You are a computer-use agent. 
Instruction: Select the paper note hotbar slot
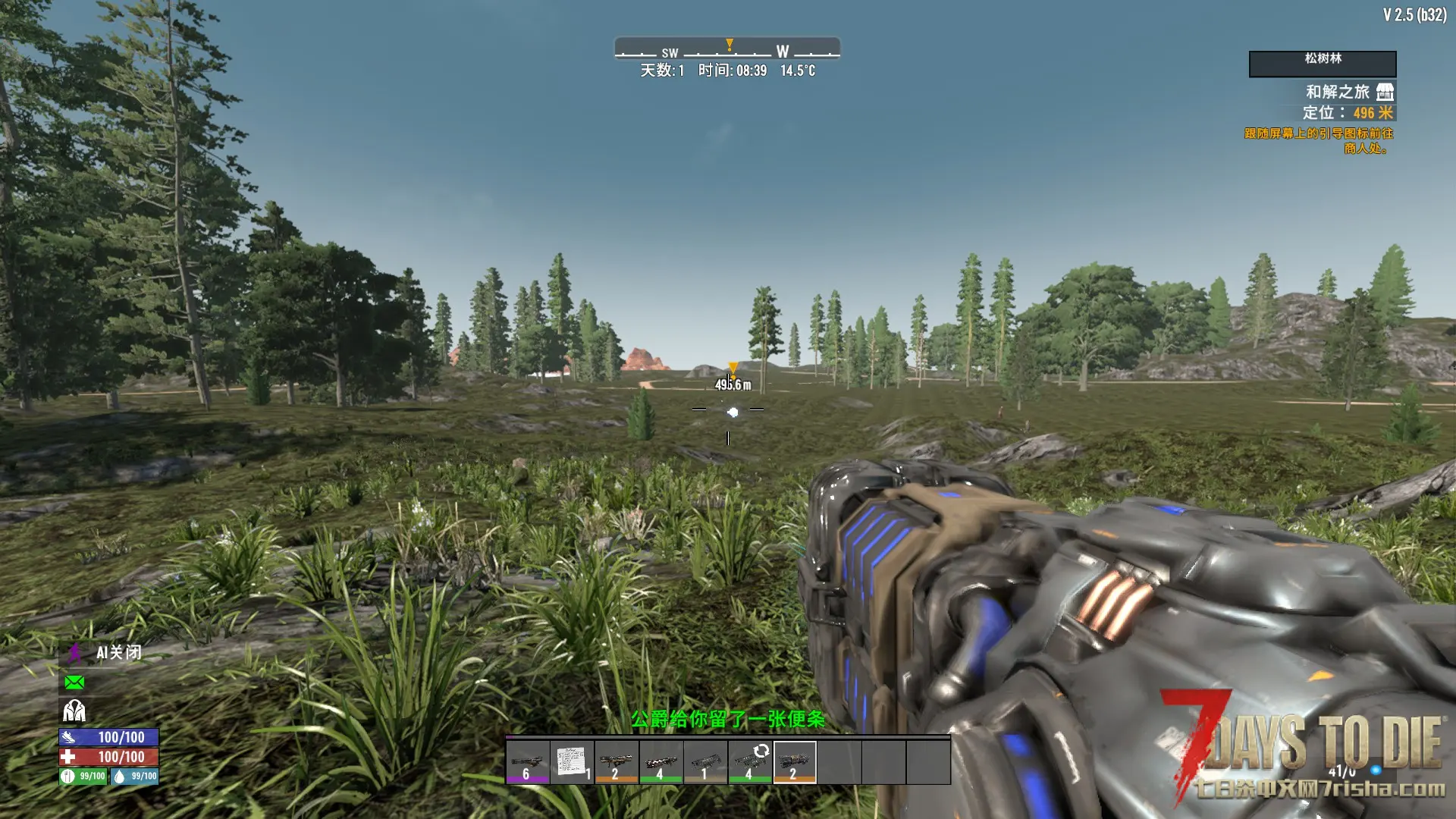tap(572, 761)
